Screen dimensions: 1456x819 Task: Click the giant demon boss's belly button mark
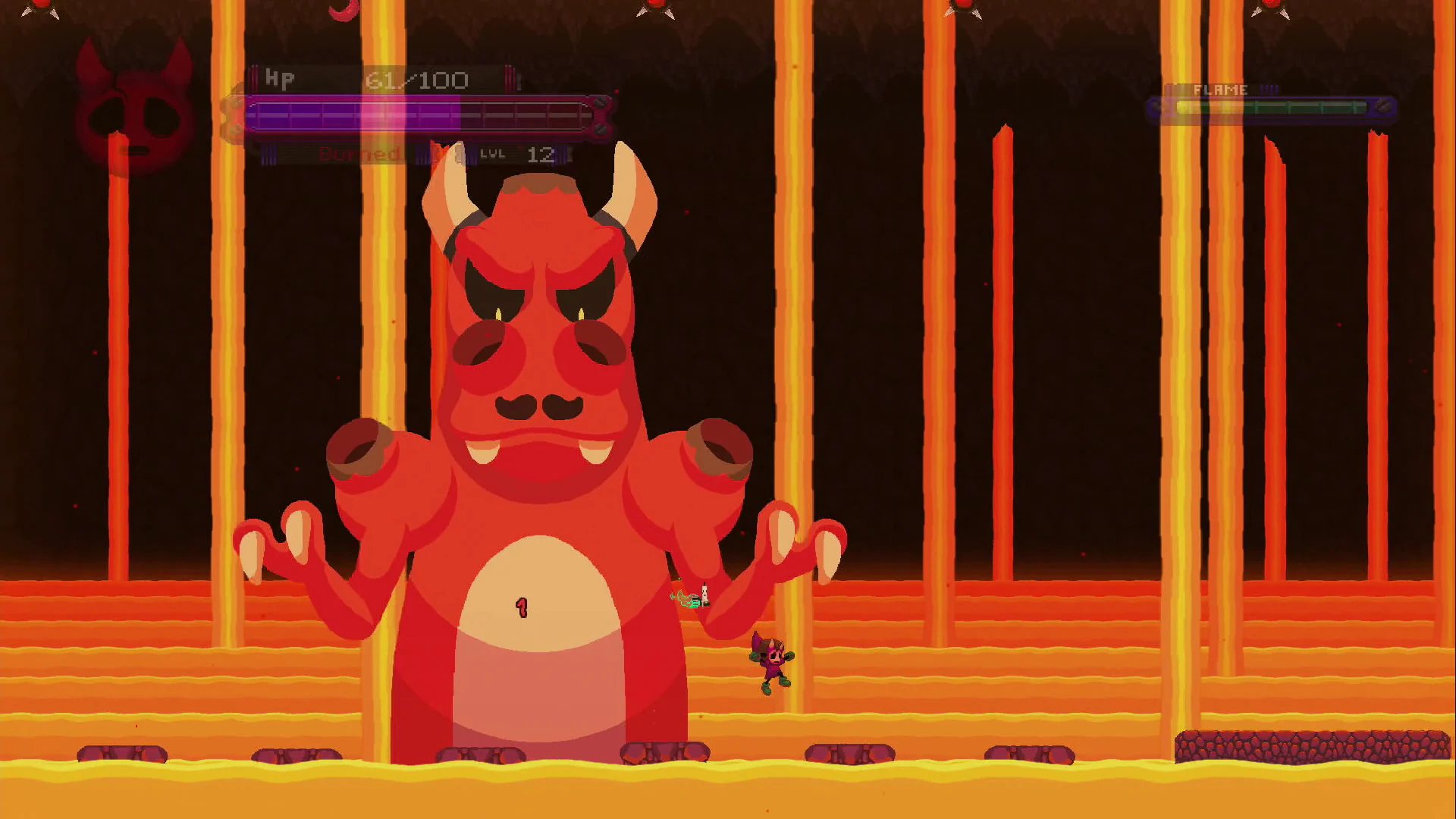[x=522, y=608]
